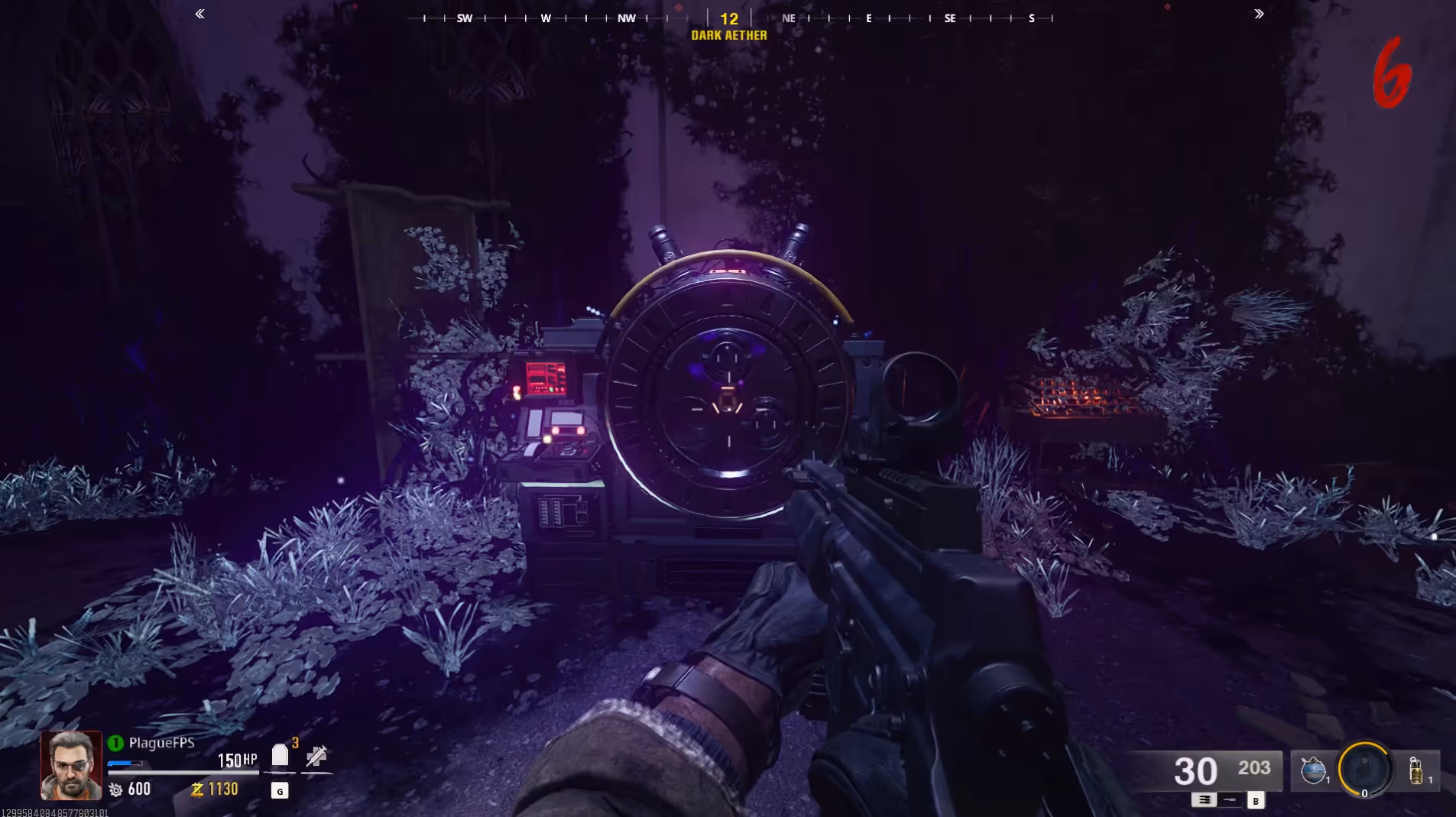1456x817 pixels.
Task: Click the right double-chevron arrow
Action: (1259, 14)
